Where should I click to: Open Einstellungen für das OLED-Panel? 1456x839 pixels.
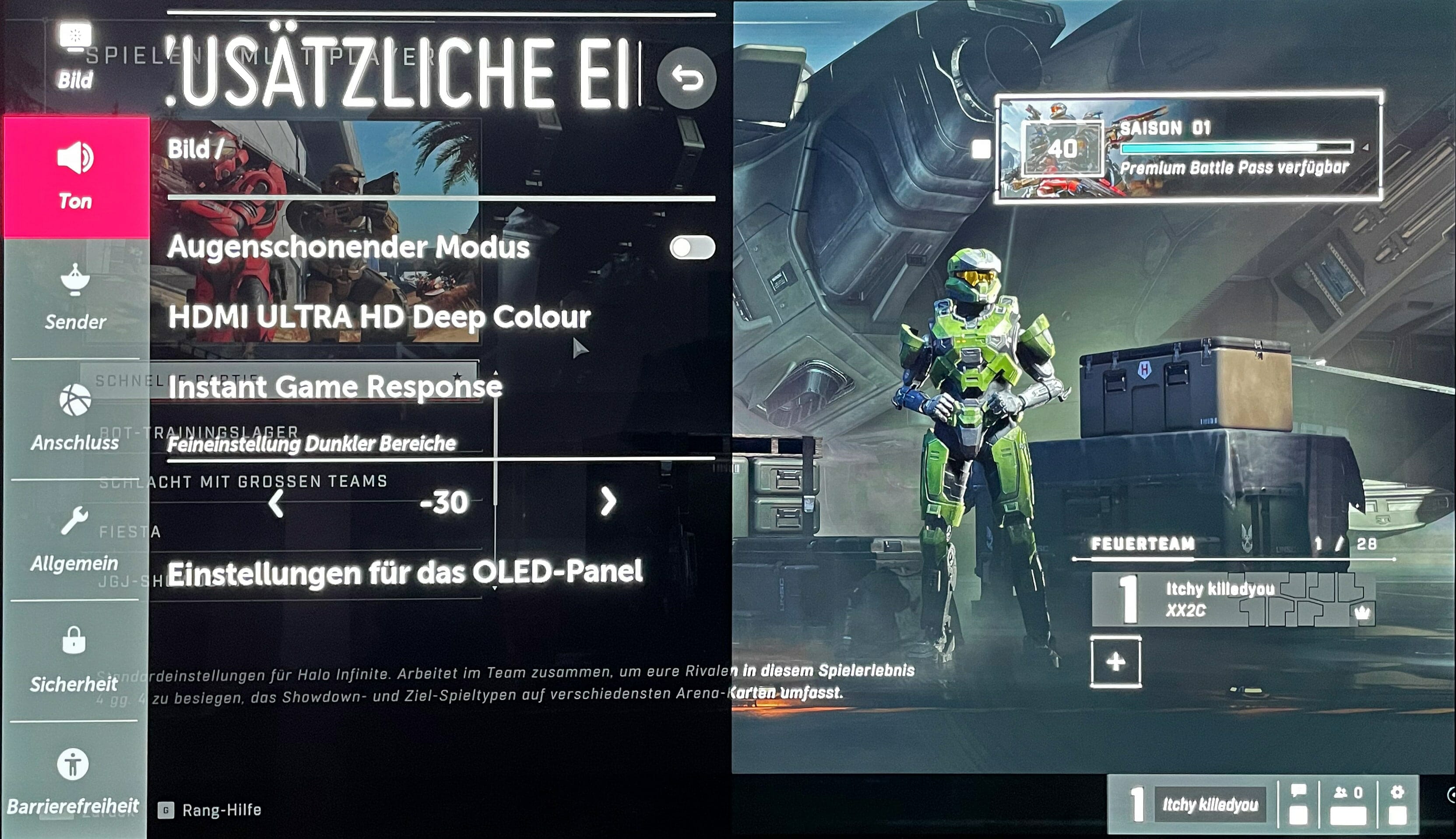(x=405, y=573)
